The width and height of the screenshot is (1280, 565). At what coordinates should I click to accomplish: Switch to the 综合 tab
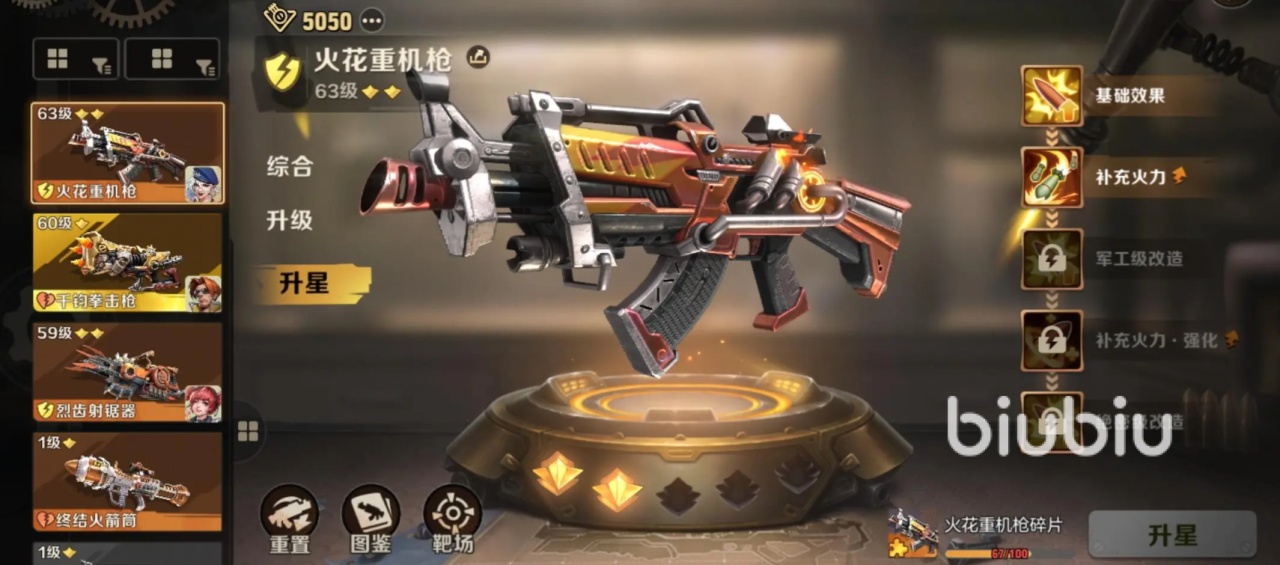point(290,167)
